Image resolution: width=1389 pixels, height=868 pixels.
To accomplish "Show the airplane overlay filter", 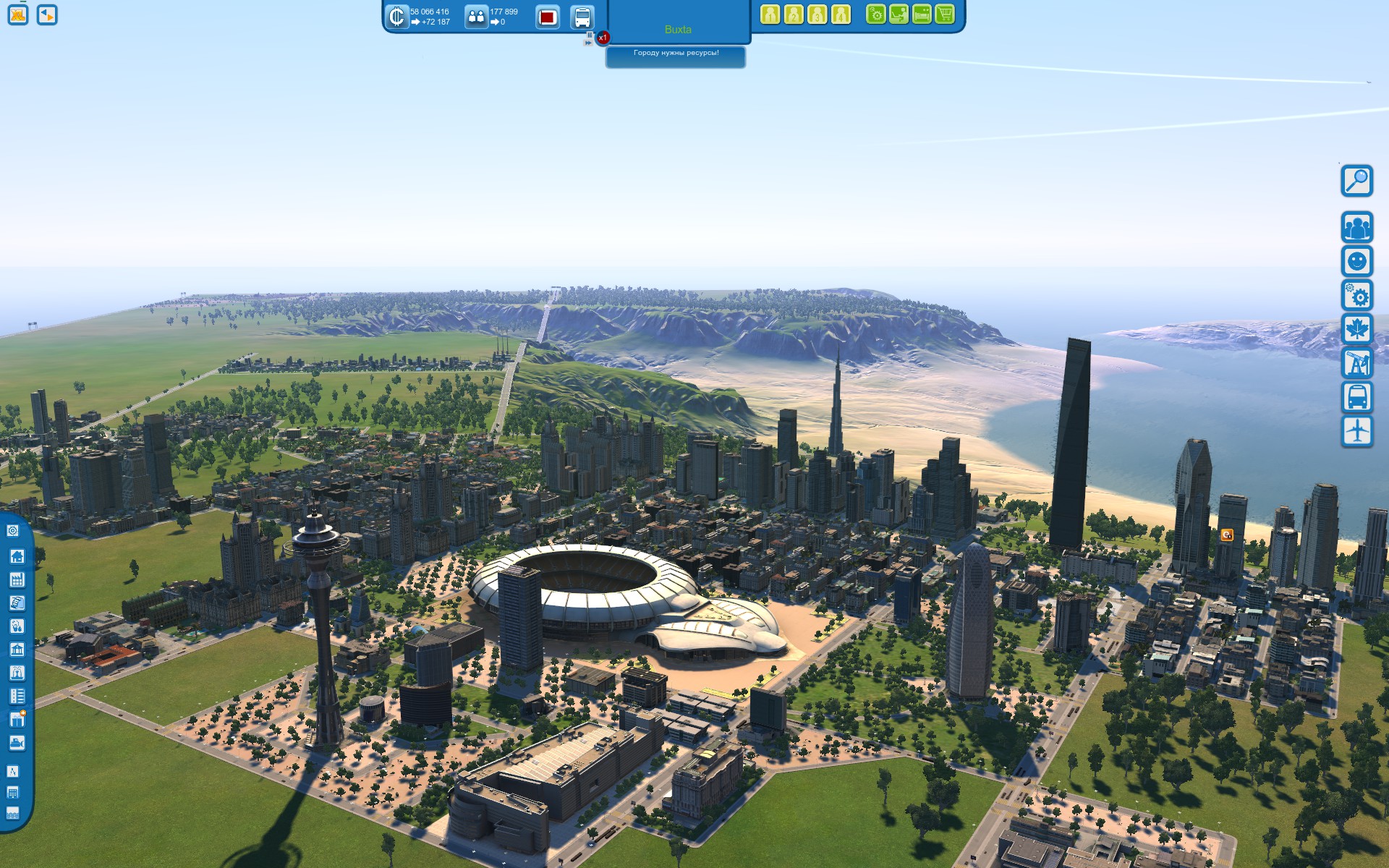I will coord(1356,431).
